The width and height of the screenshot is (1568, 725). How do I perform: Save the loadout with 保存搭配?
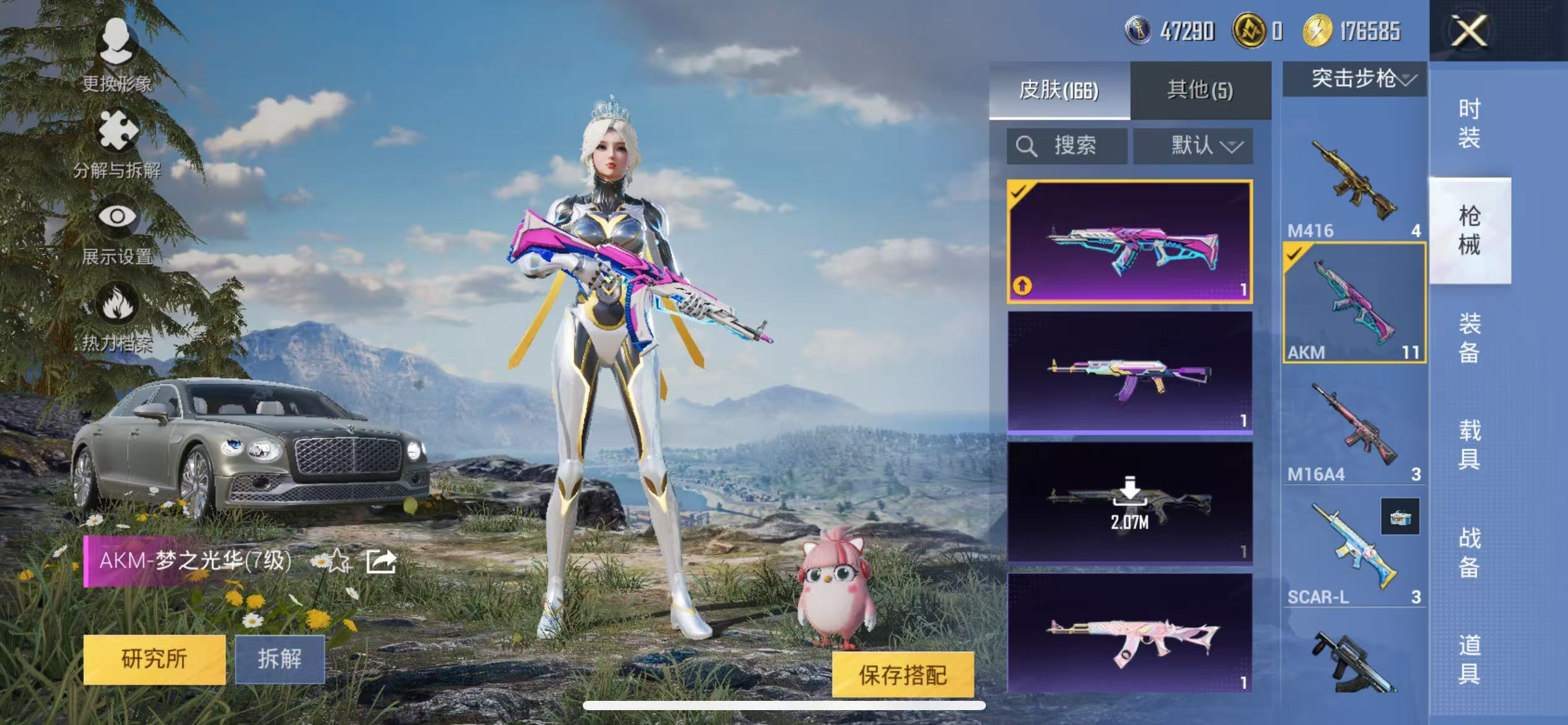902,675
